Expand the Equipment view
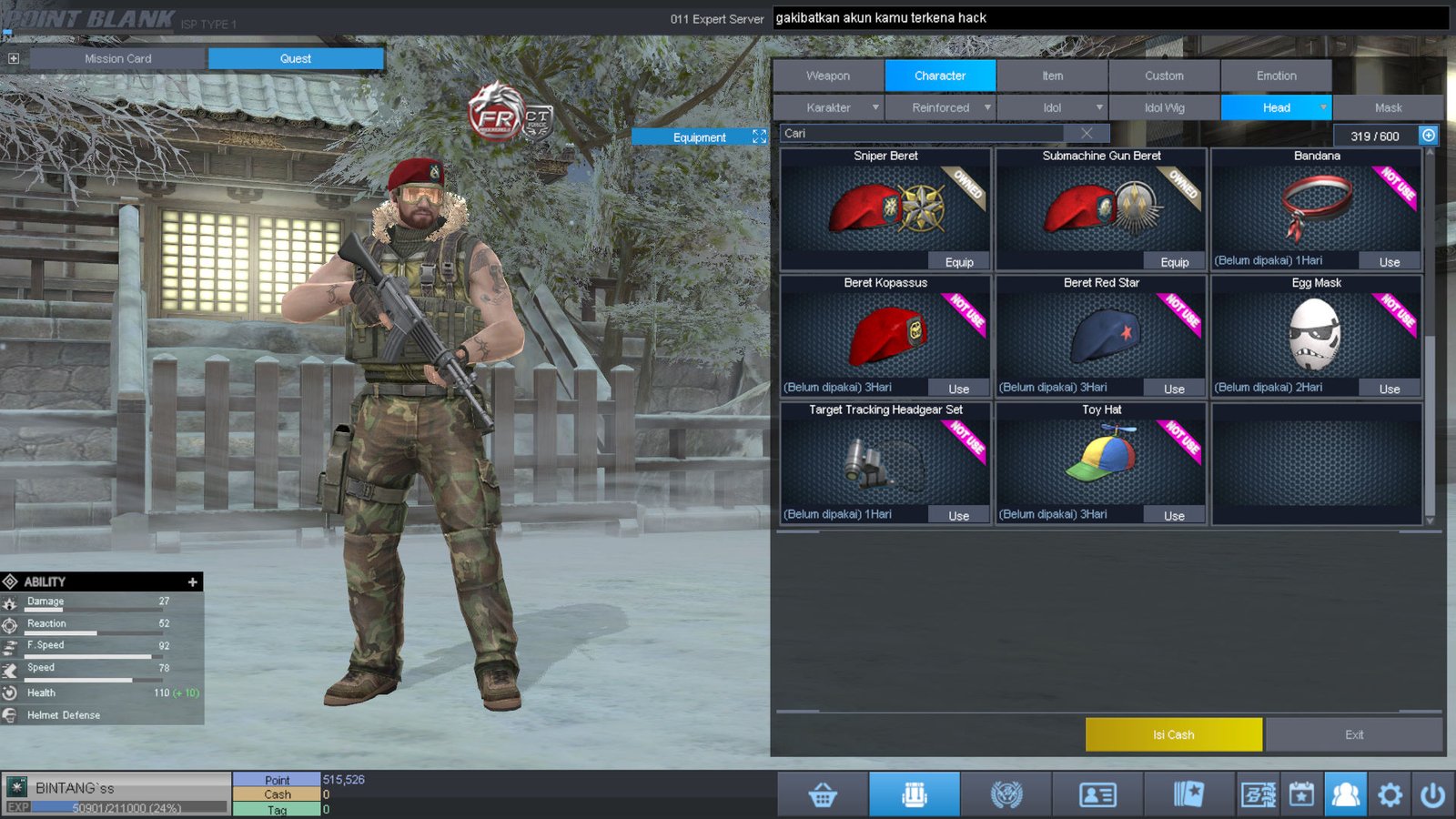The height and width of the screenshot is (819, 1456). [x=759, y=136]
